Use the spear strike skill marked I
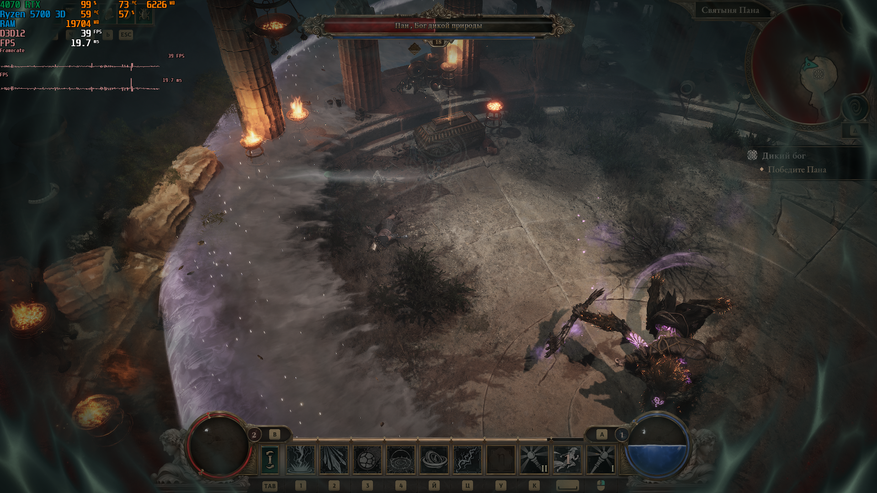The image size is (877, 493). pos(601,459)
